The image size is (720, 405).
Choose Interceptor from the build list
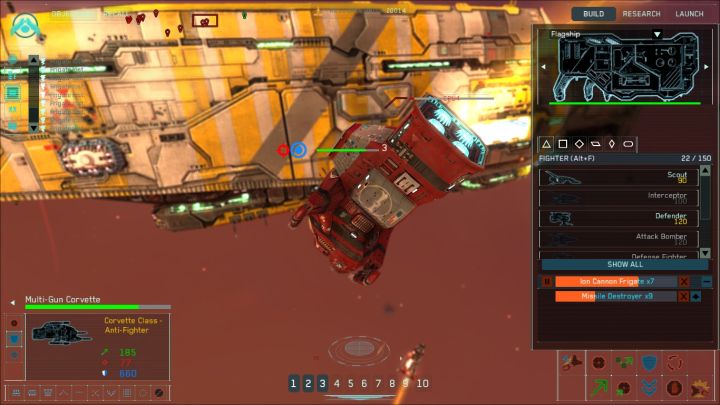[x=619, y=197]
